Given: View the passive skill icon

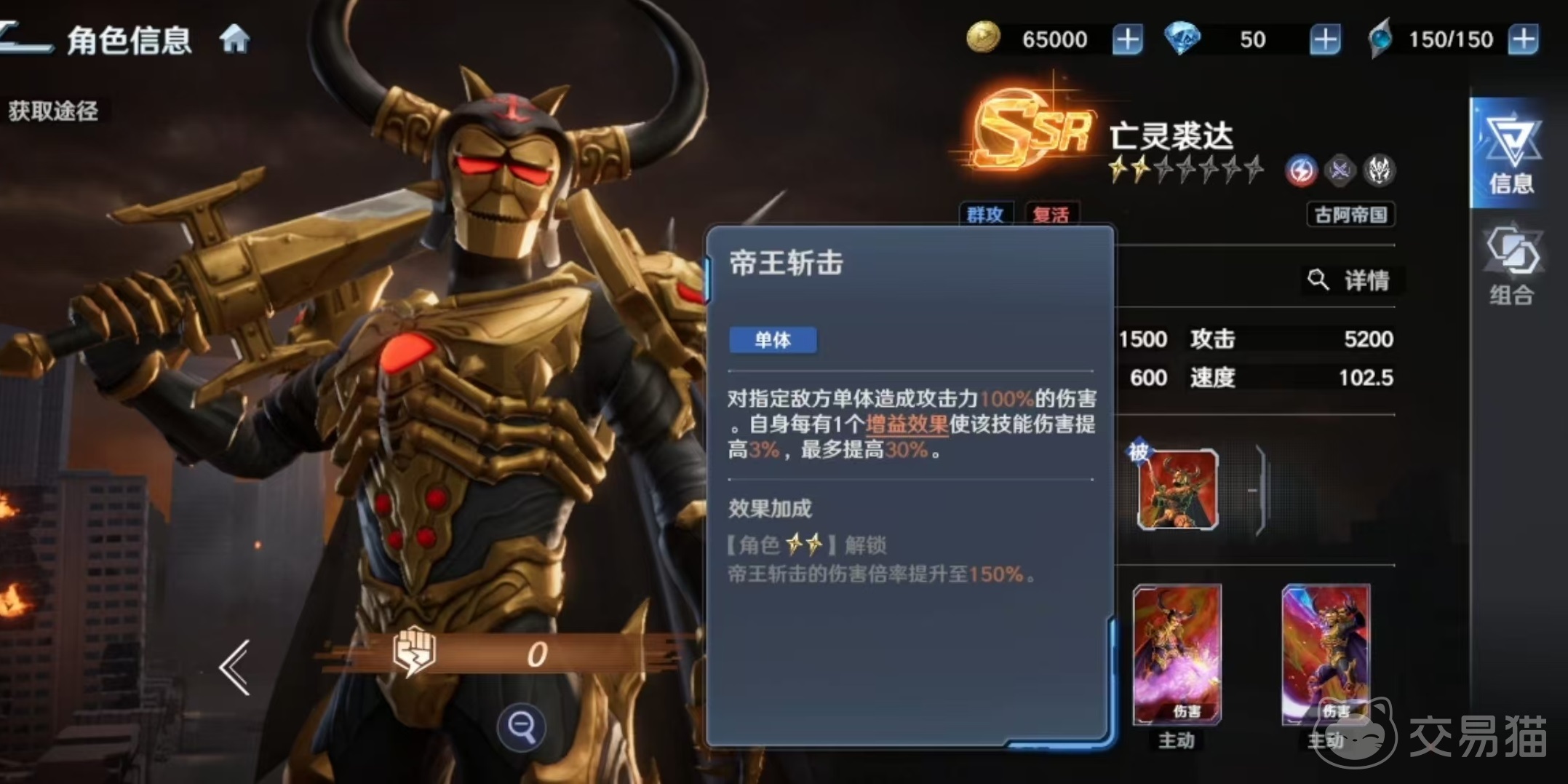Looking at the screenshot, I should 1177,489.
